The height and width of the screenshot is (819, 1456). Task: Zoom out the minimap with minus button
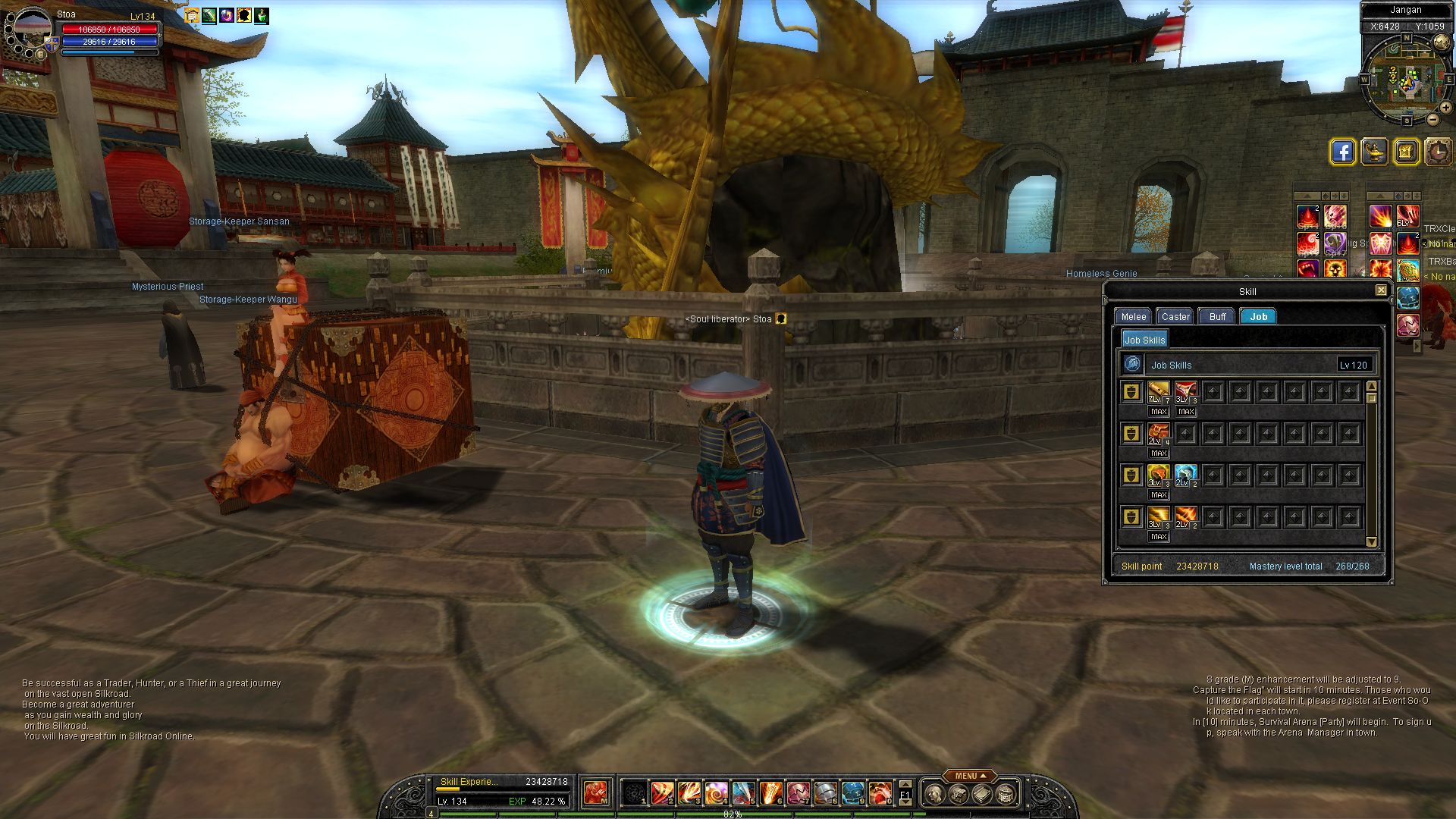point(1432,119)
